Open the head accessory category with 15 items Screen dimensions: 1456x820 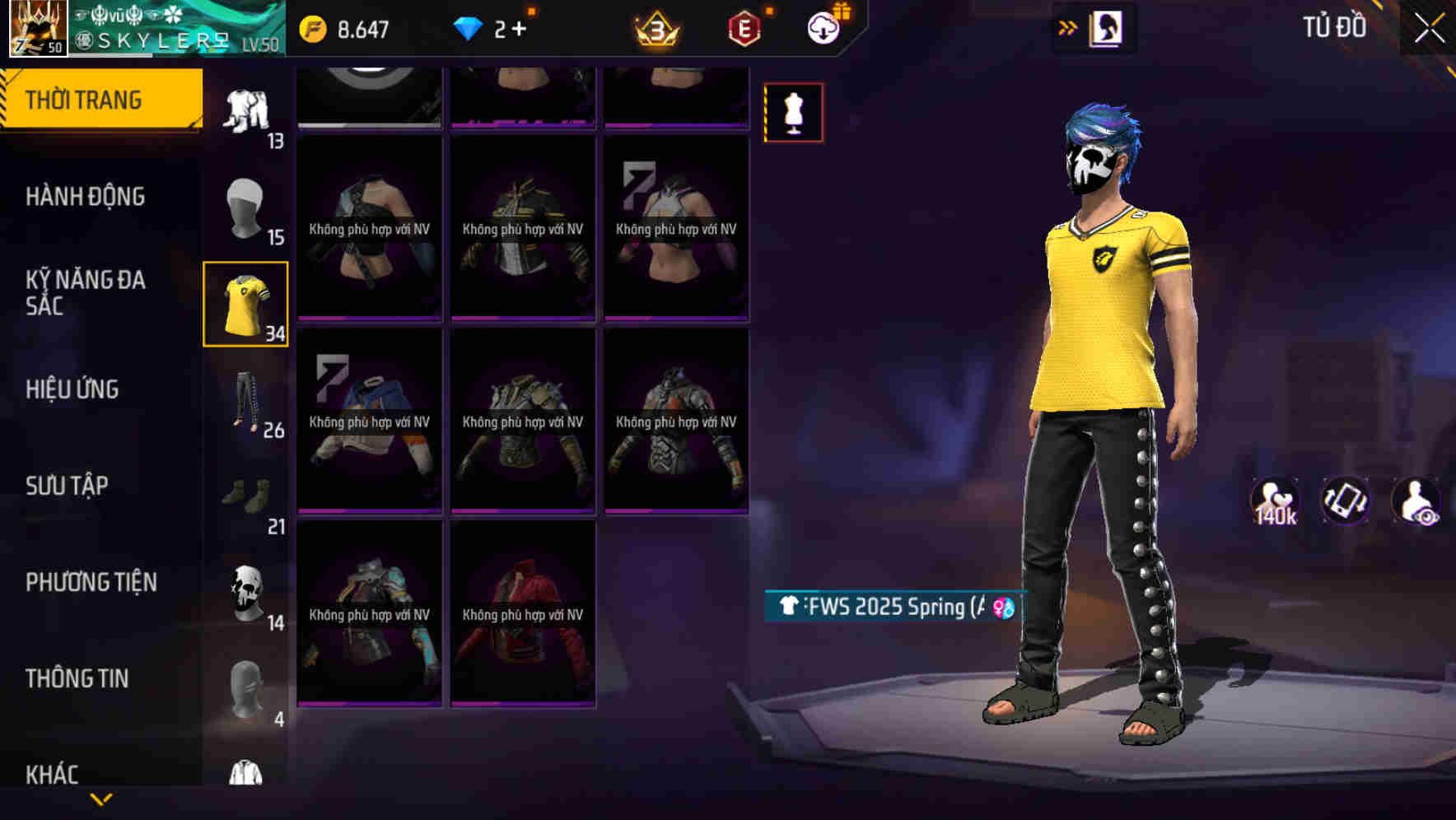[x=246, y=206]
